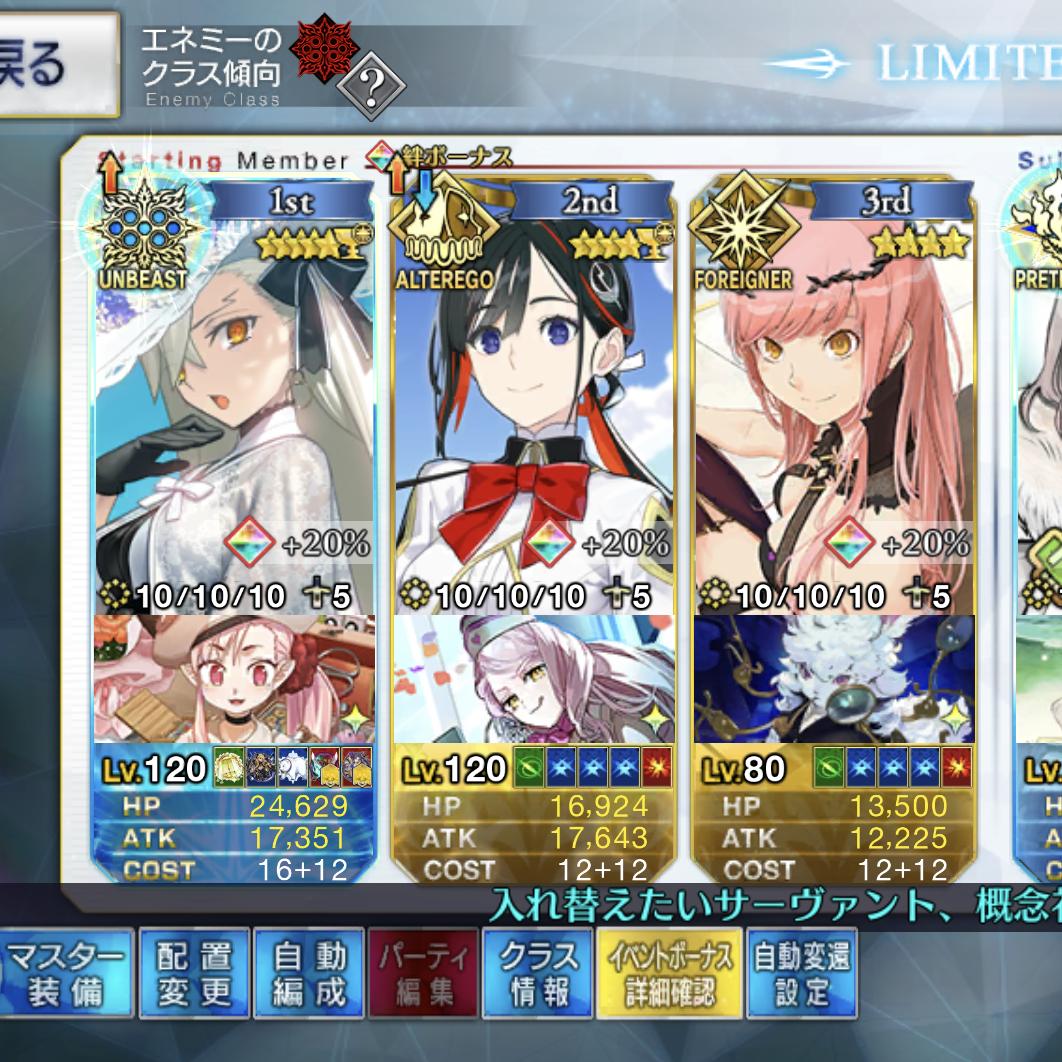Pick the 3rd slot Foreigner servant card
The height and width of the screenshot is (1062, 1062).
coord(834,400)
